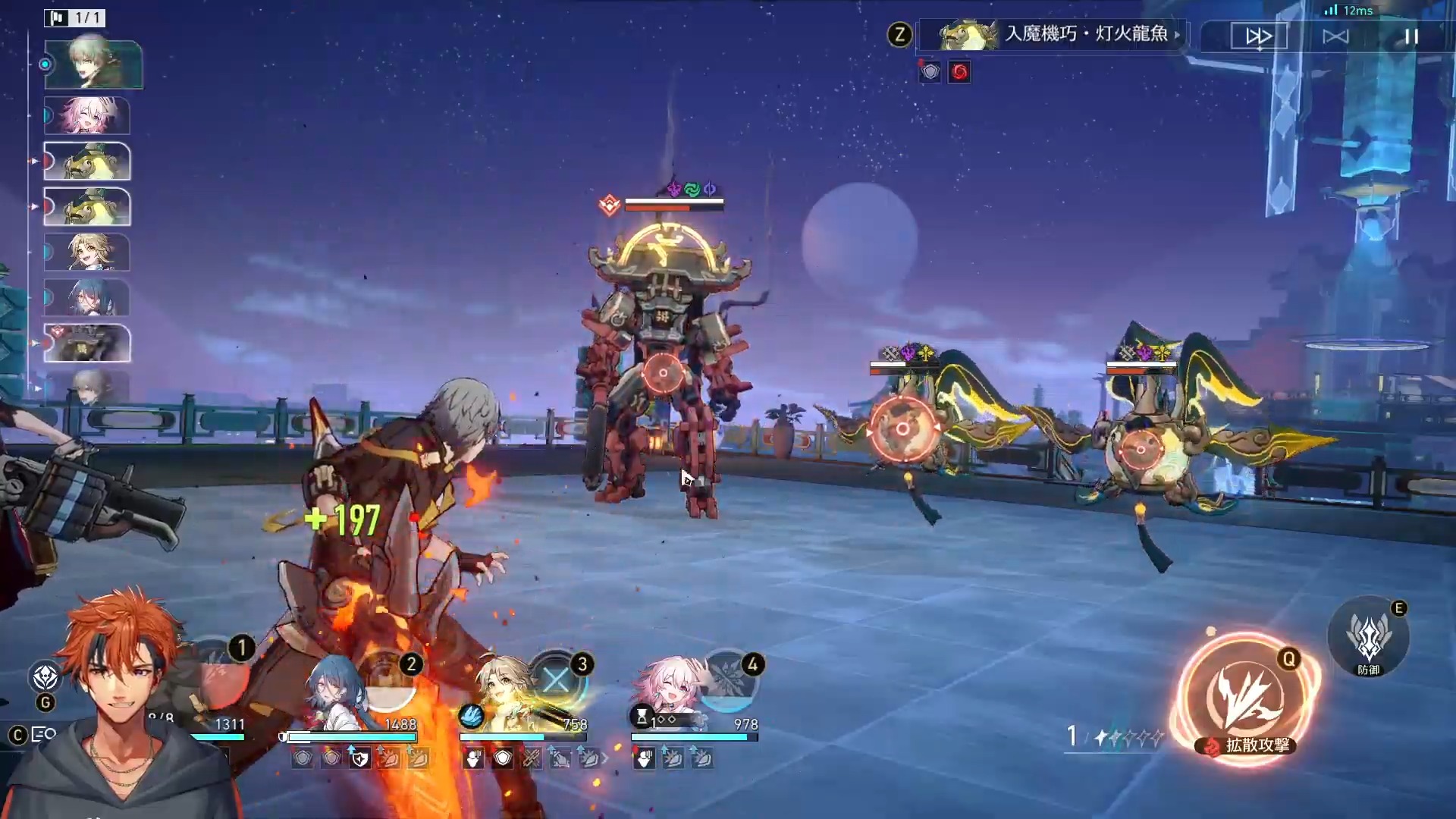Select the green-haired character at turn order top
Screen dimensions: 1456x819
[93, 64]
